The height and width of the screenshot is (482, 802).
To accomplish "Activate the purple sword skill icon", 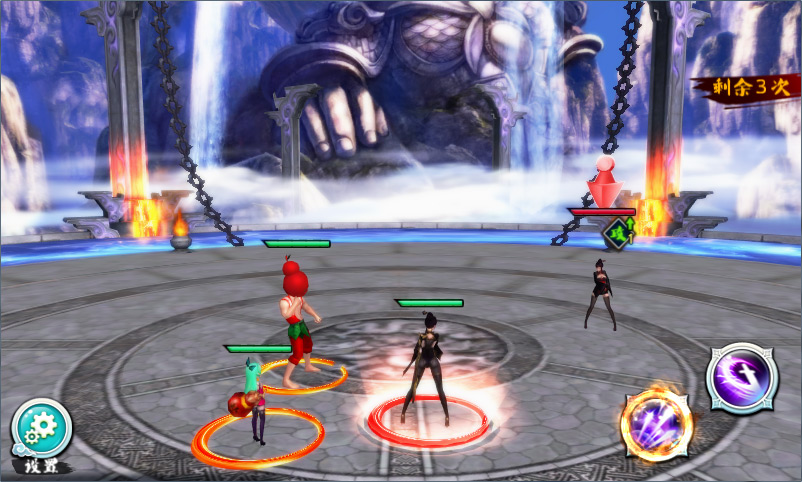I will pyautogui.click(x=742, y=377).
